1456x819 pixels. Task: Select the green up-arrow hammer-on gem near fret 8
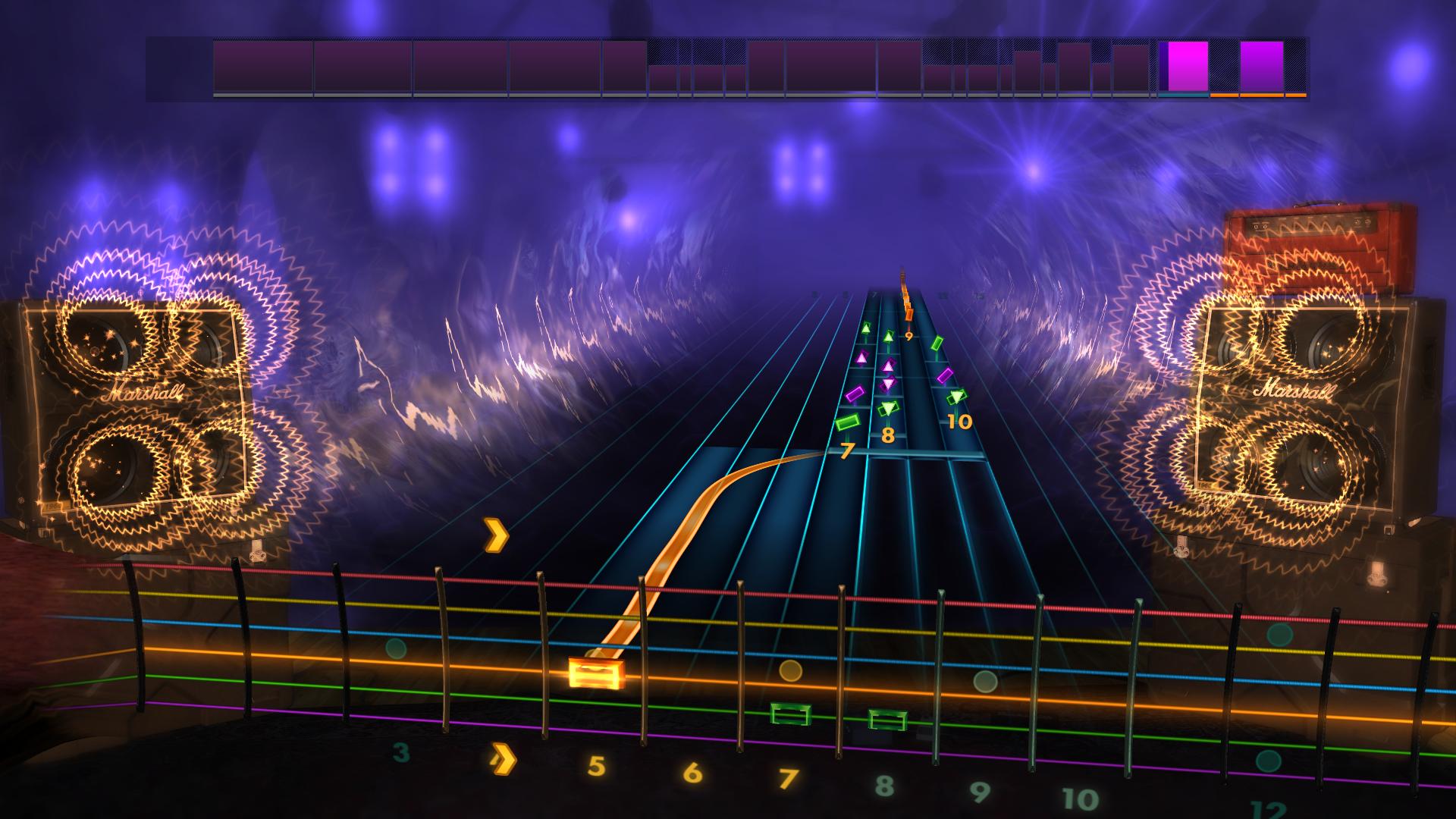point(888,336)
